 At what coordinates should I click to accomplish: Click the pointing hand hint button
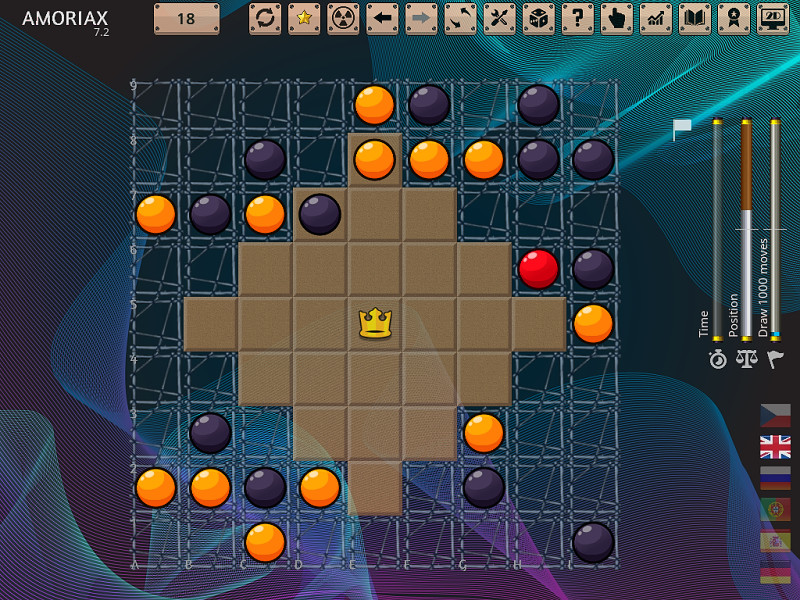coord(616,18)
